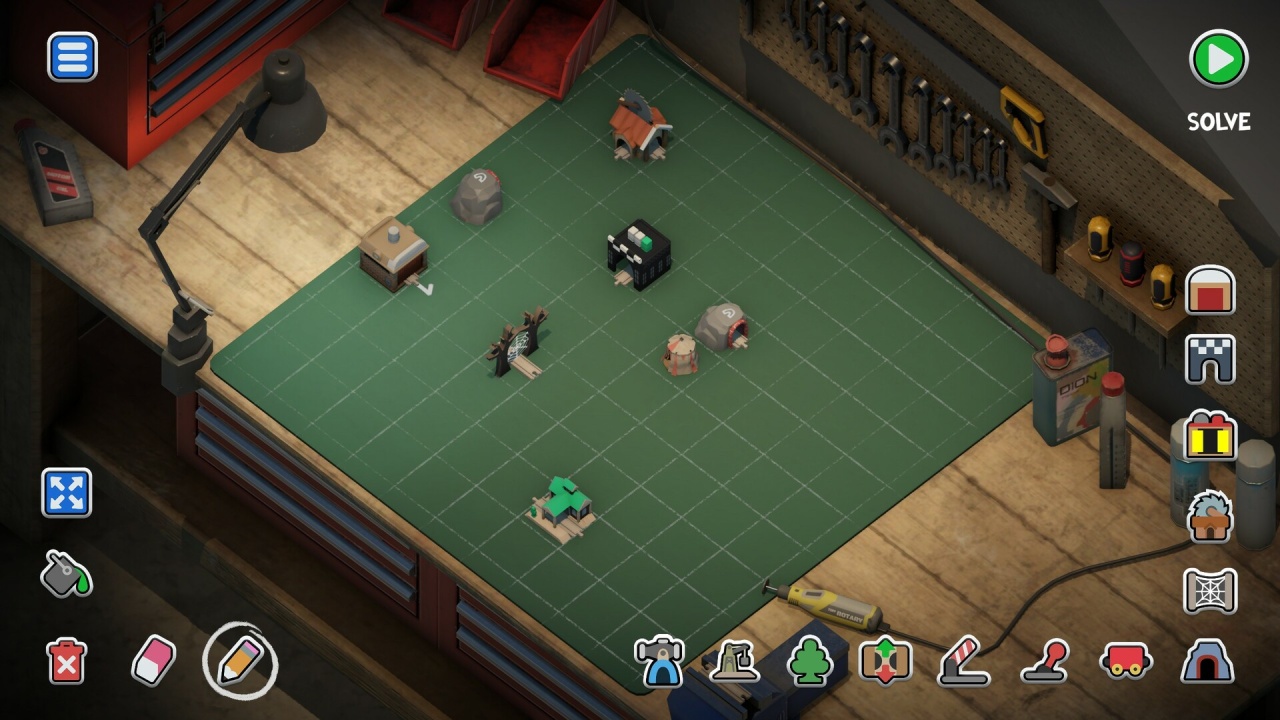Pick the striped barrier arm piece
Screen dimensions: 1280x720
click(963, 661)
